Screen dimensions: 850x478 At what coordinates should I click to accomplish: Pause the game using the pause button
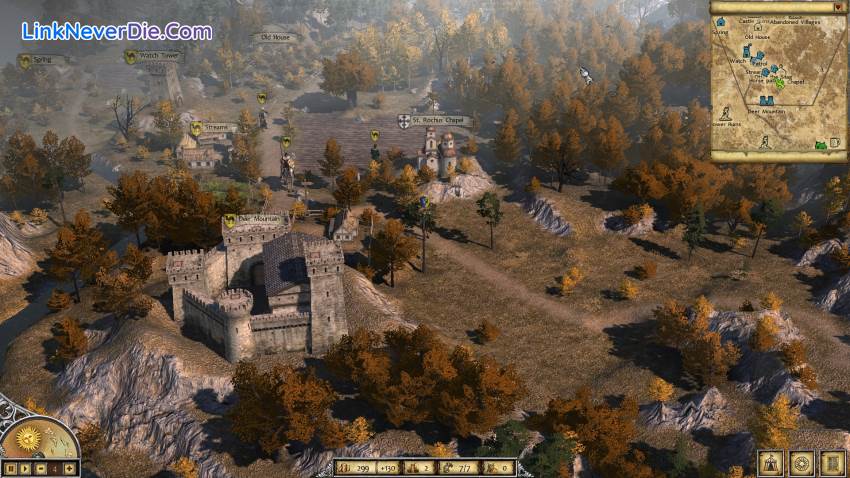9,467
